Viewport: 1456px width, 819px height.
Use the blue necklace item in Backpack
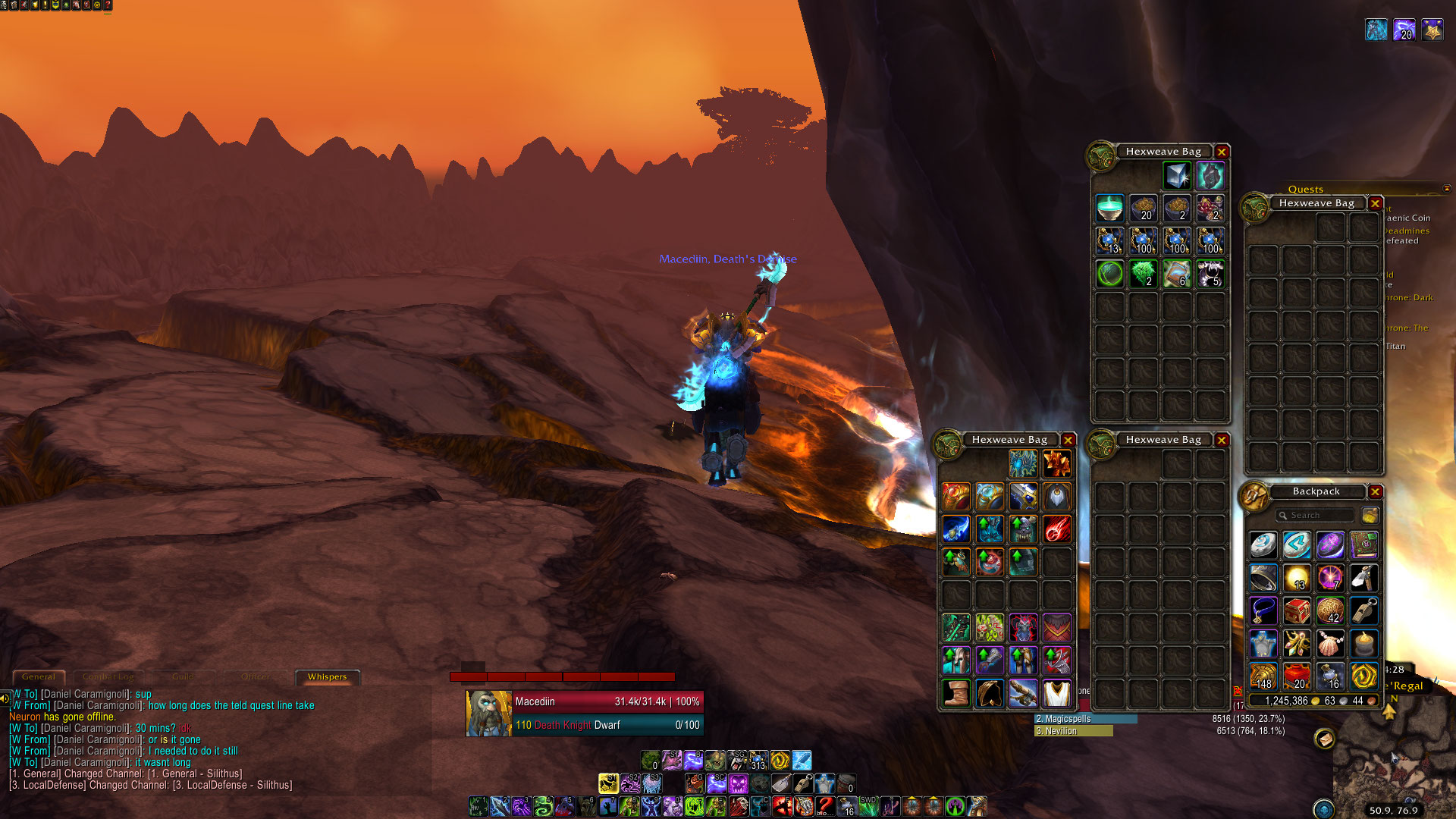pyautogui.click(x=1263, y=610)
